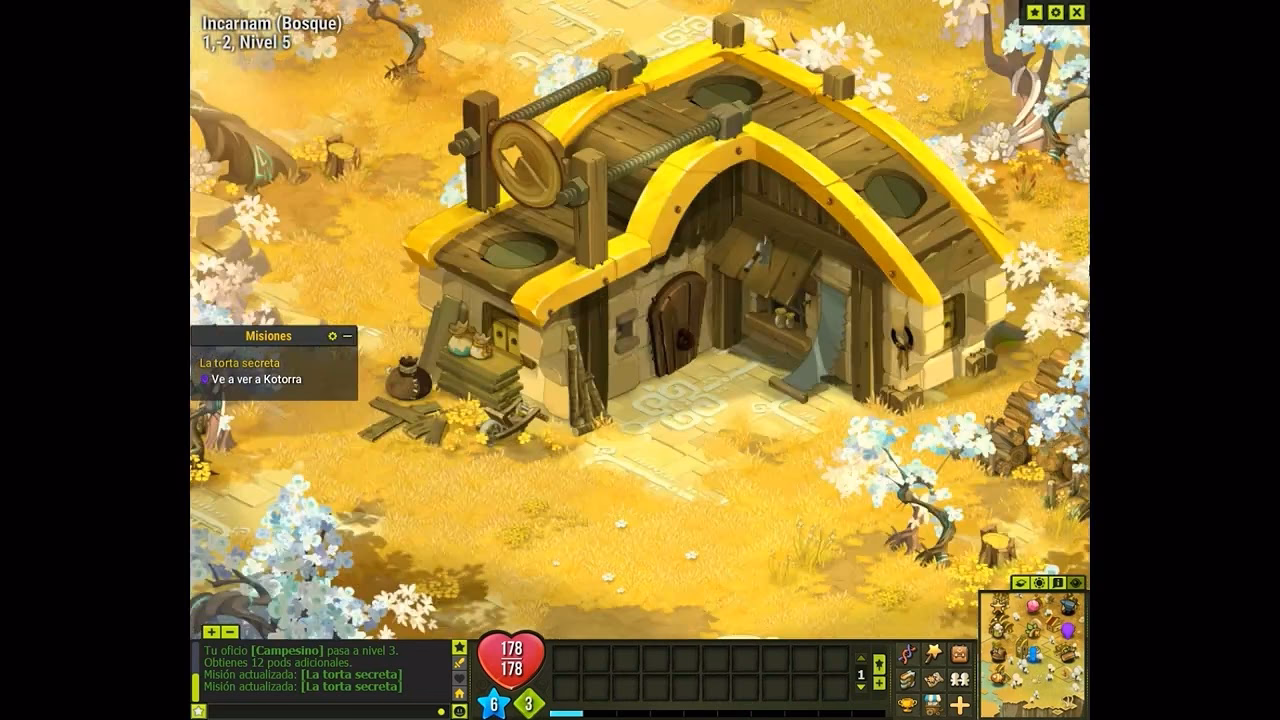Screen dimensions: 1280x720
Task: Shrink the chat window with the minus button
Action: 230,632
